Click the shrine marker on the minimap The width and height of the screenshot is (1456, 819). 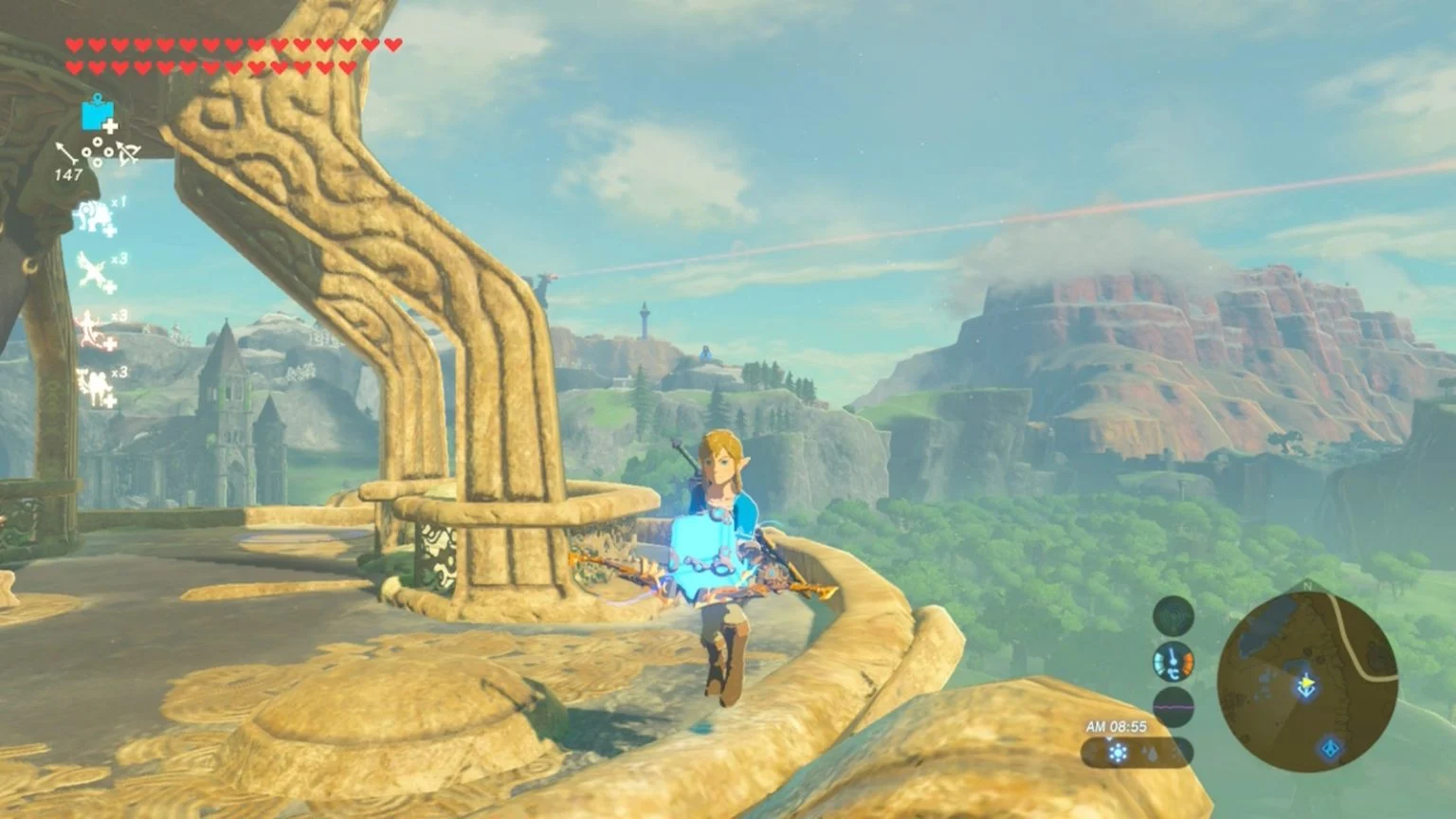click(x=1331, y=749)
